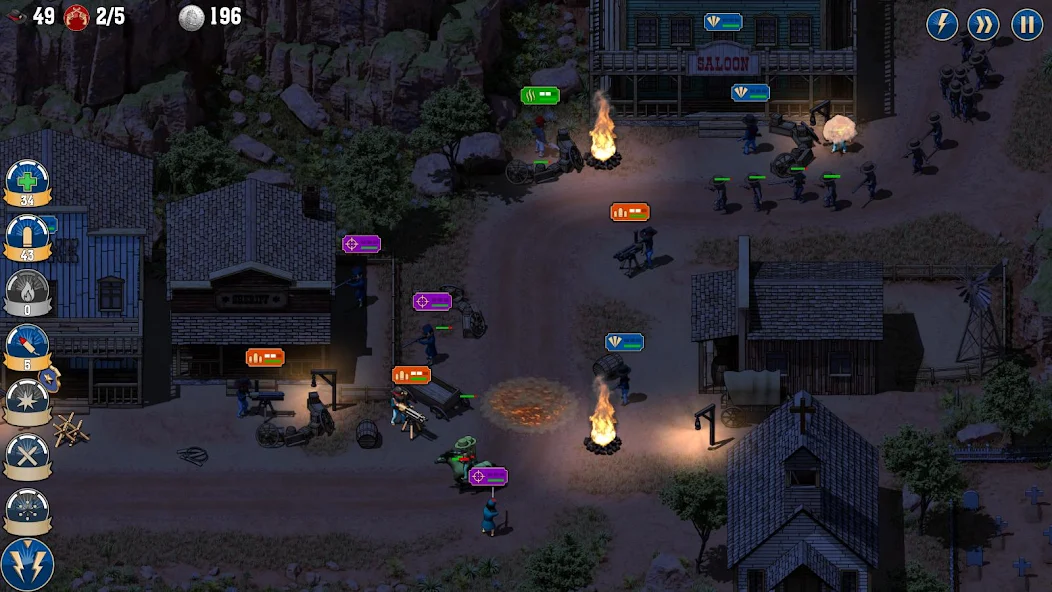Select the crossed tools ability

click(x=27, y=456)
